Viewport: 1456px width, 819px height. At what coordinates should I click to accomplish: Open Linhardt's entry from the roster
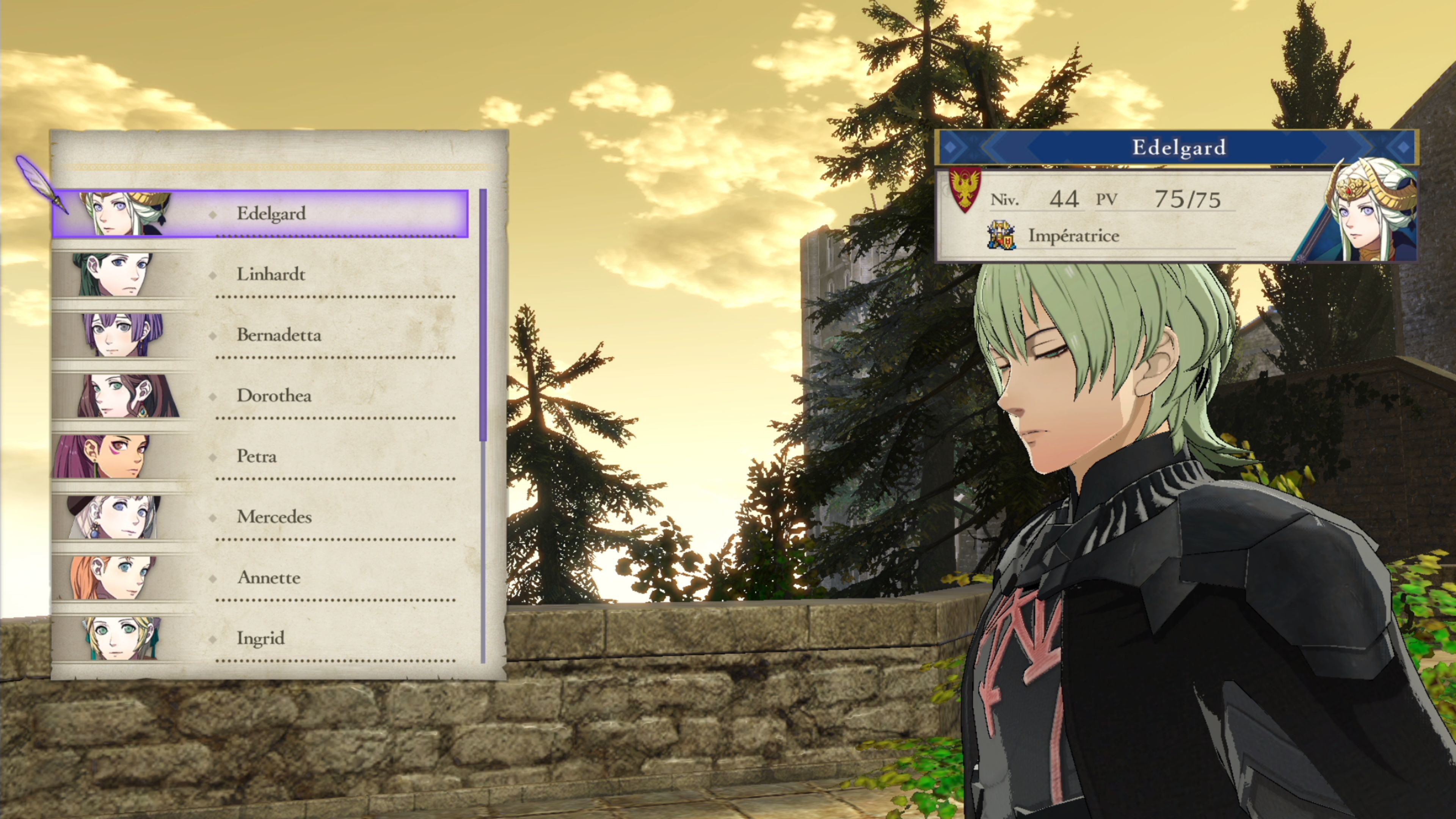[x=270, y=275]
